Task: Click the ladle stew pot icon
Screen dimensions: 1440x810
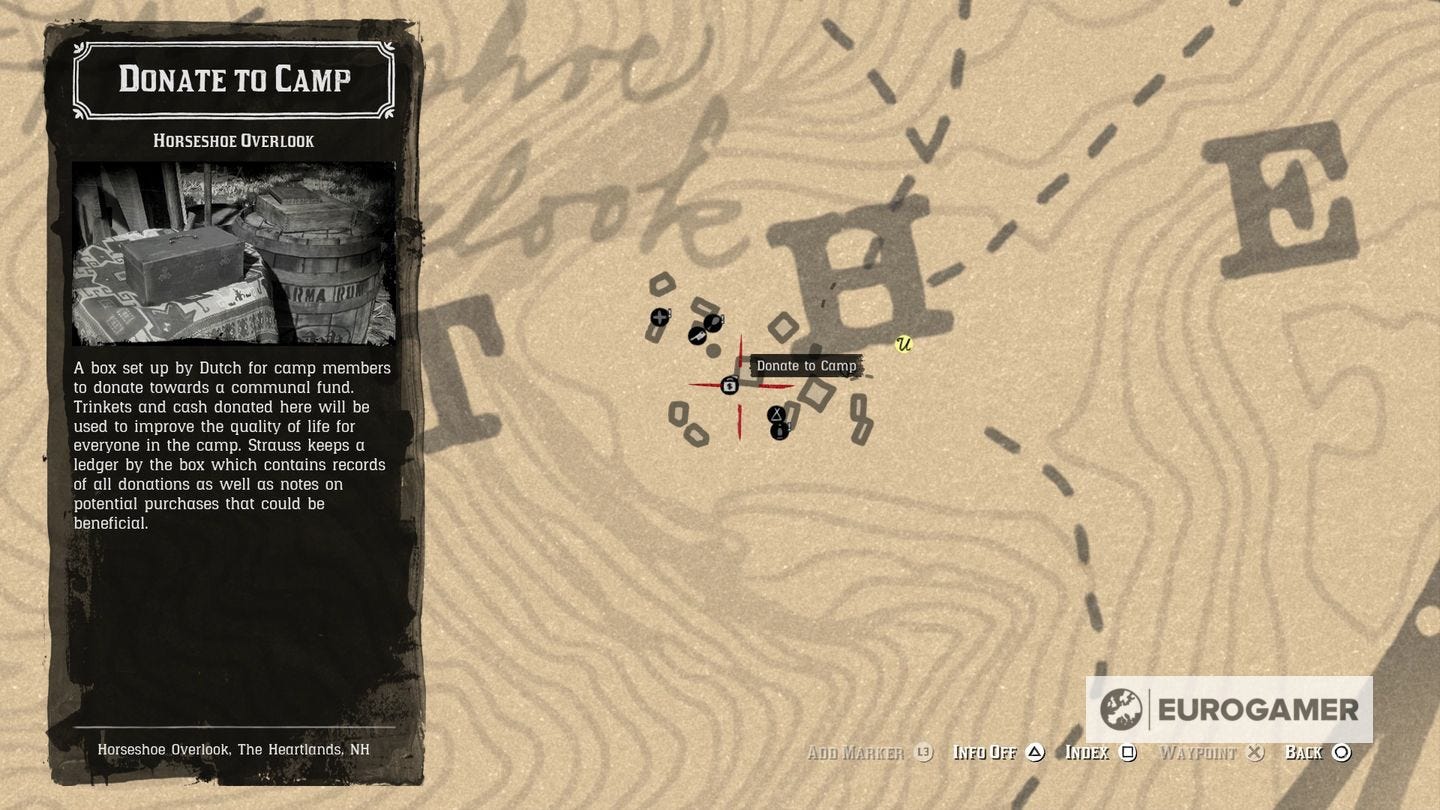Action: coord(714,323)
